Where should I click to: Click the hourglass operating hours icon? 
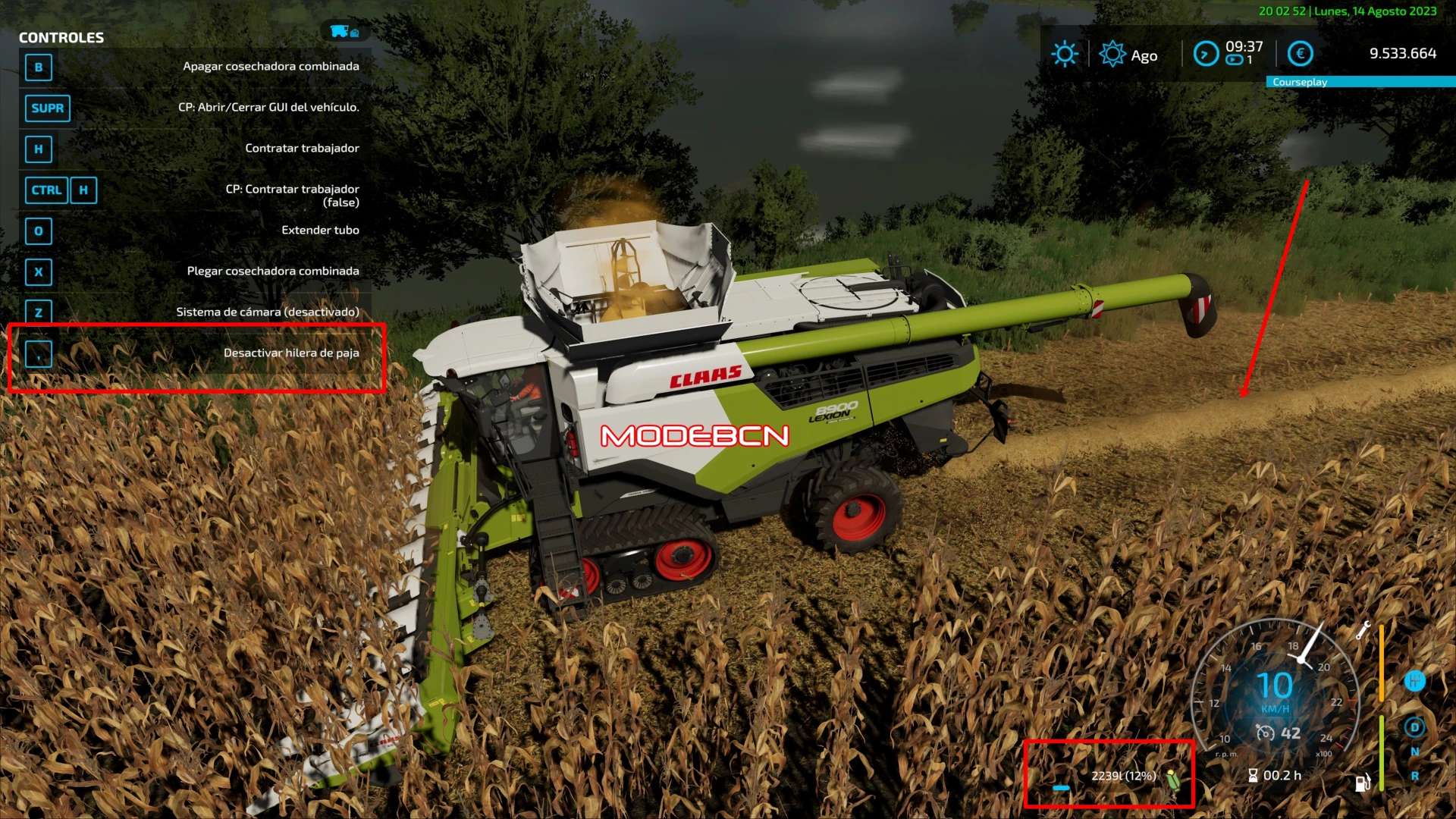pos(1253,775)
